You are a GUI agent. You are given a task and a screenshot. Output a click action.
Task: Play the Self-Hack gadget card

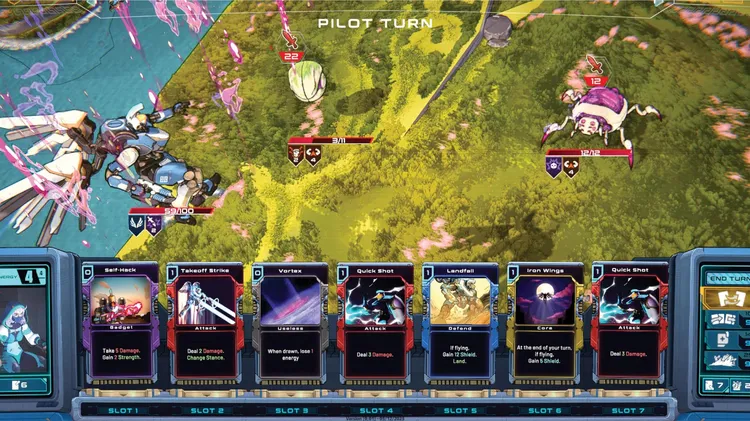[x=121, y=322]
